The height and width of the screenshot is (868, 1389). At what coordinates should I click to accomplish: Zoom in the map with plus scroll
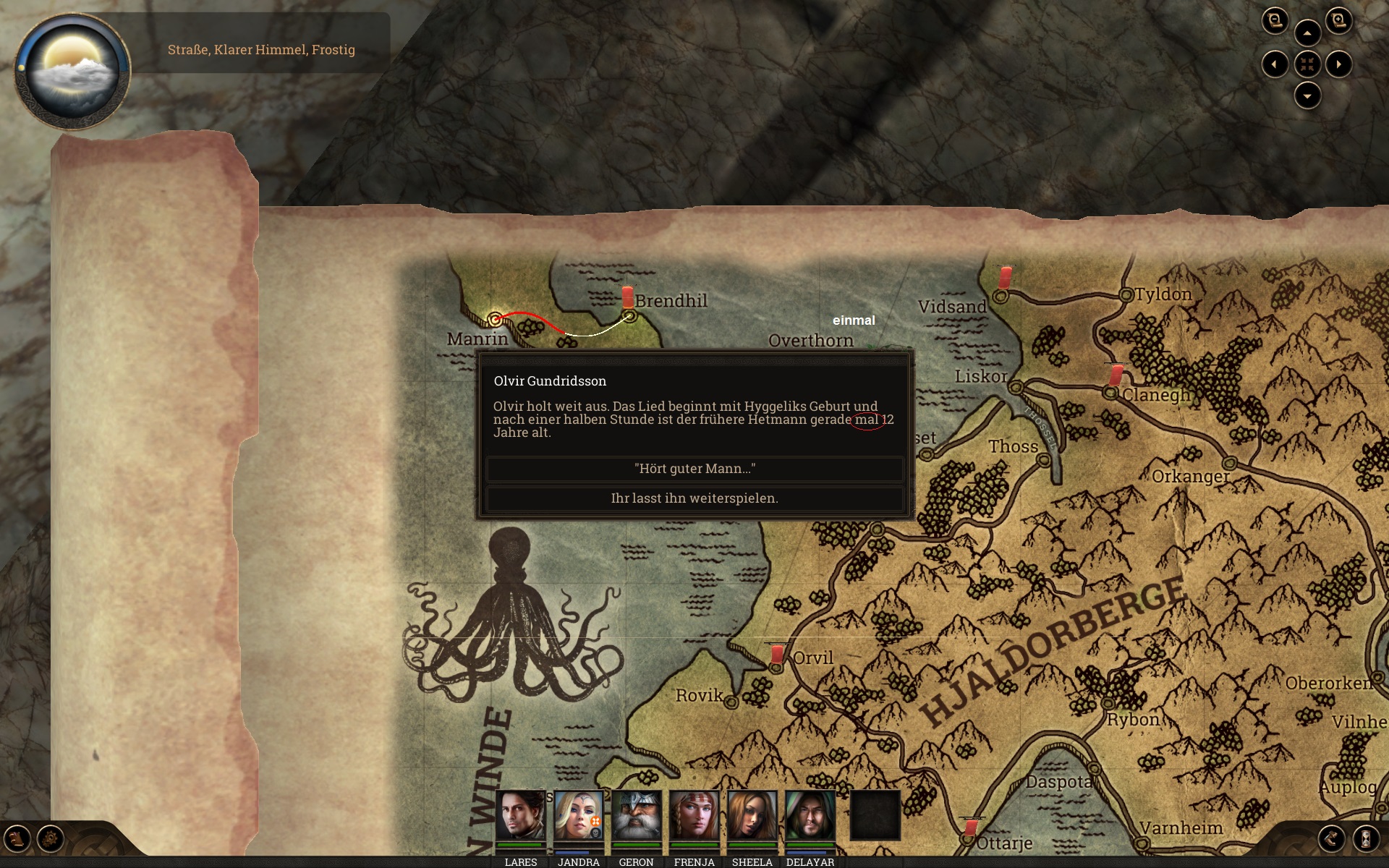tap(1338, 21)
